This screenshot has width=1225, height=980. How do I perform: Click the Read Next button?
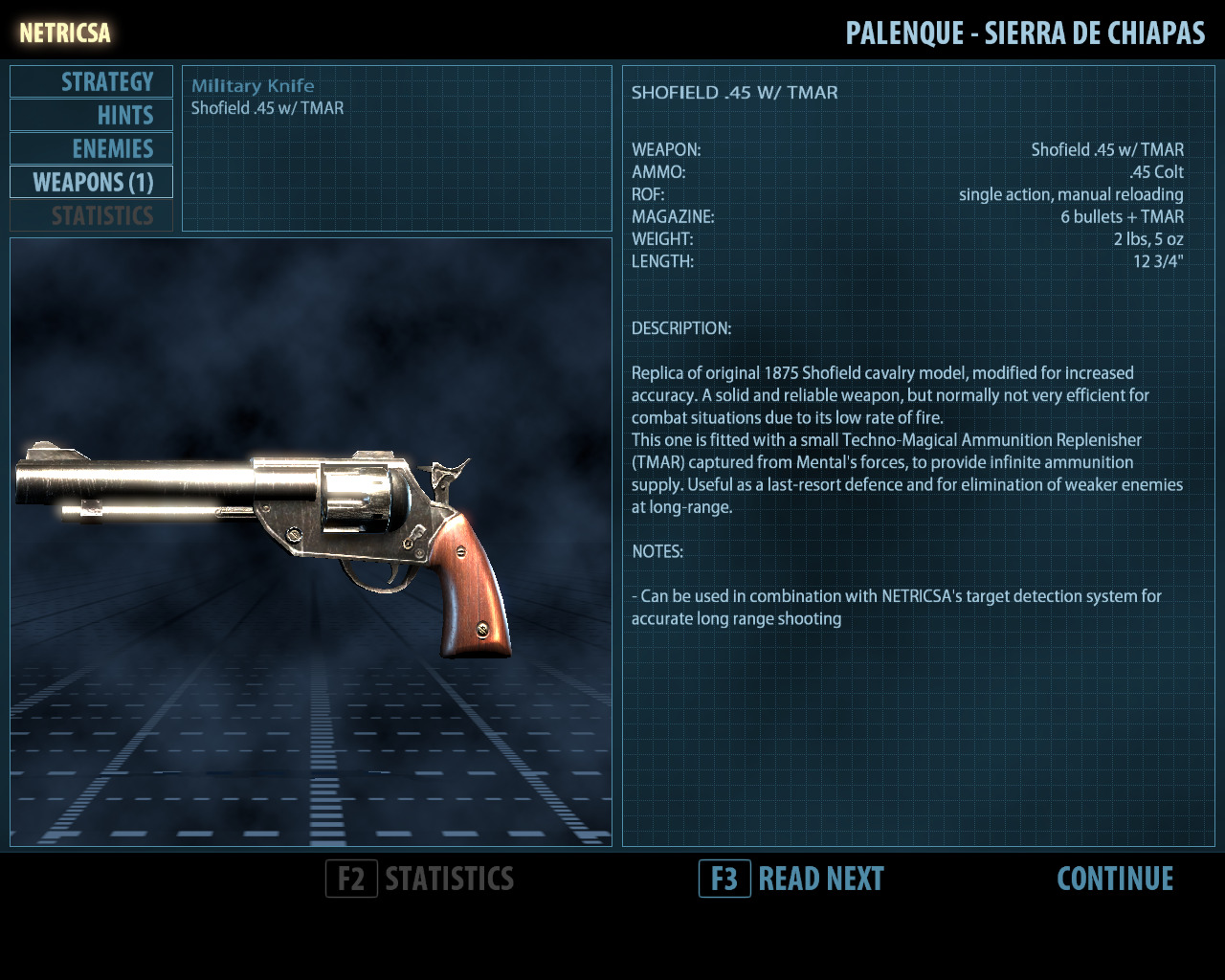coord(792,879)
